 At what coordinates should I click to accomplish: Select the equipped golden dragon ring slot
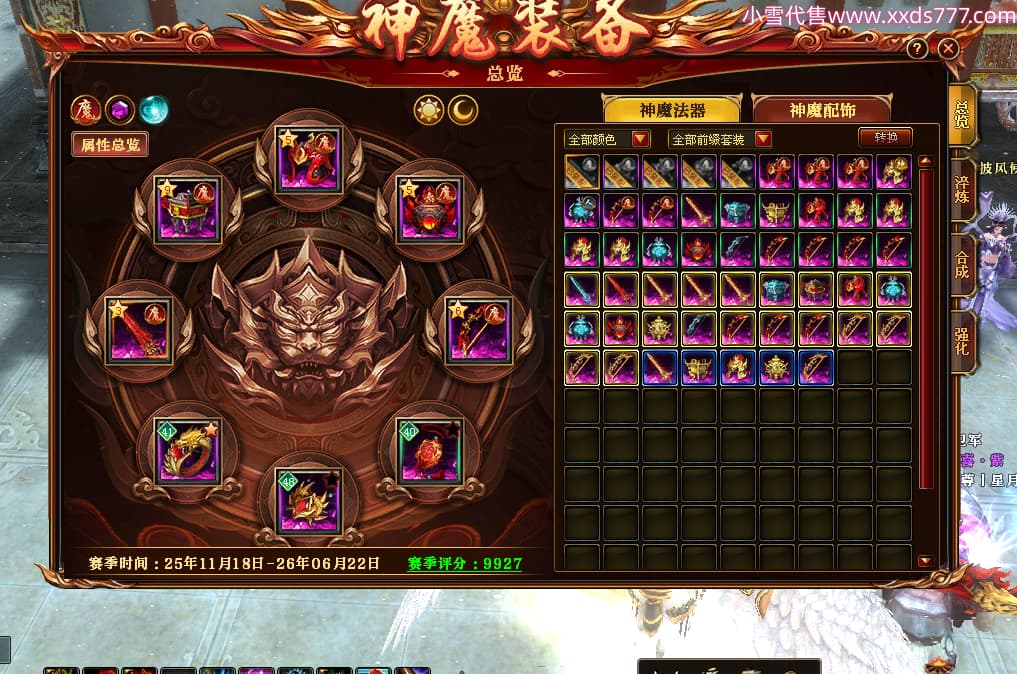pyautogui.click(x=187, y=448)
